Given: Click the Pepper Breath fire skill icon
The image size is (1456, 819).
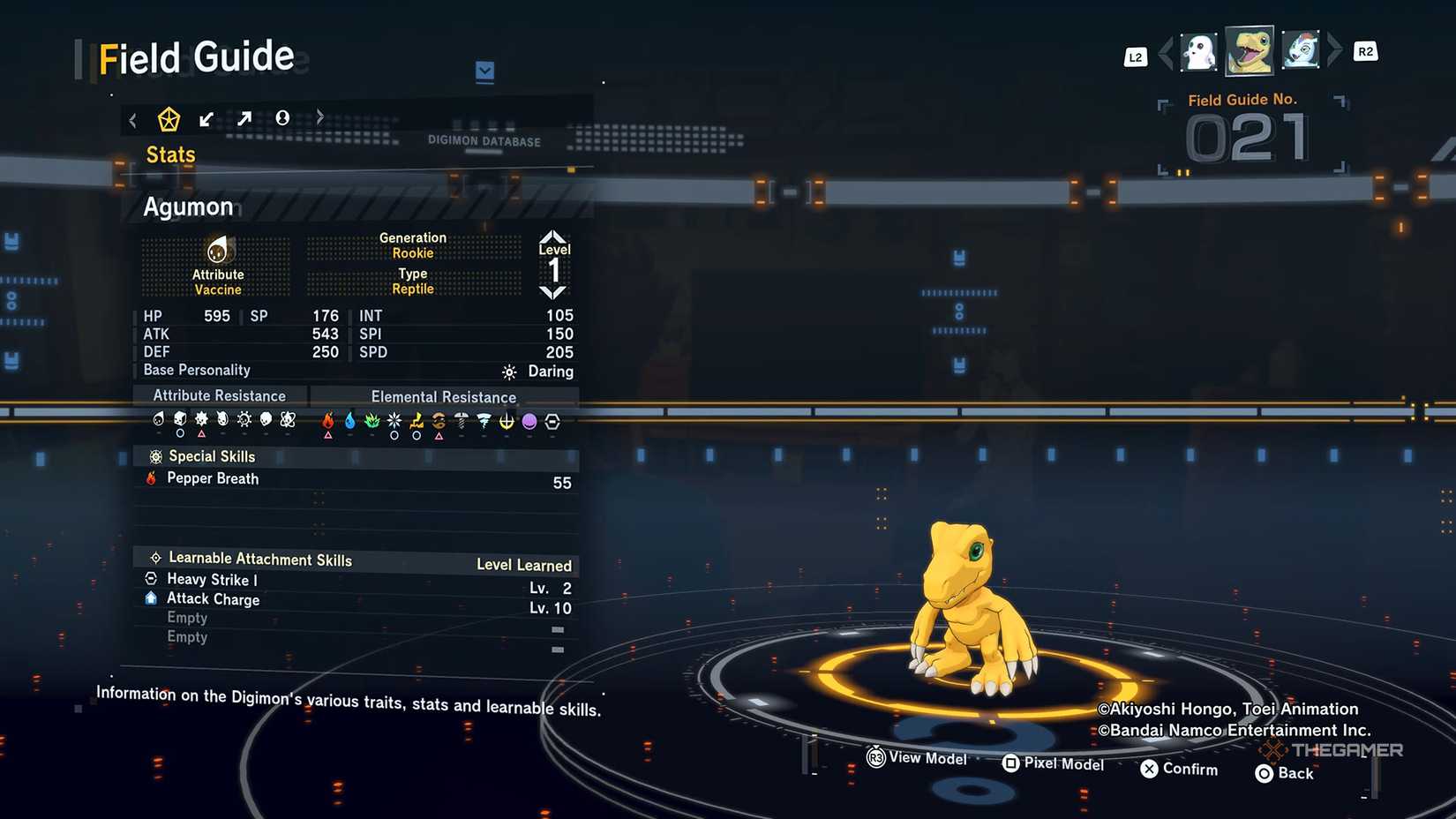Looking at the screenshot, I should [x=151, y=478].
